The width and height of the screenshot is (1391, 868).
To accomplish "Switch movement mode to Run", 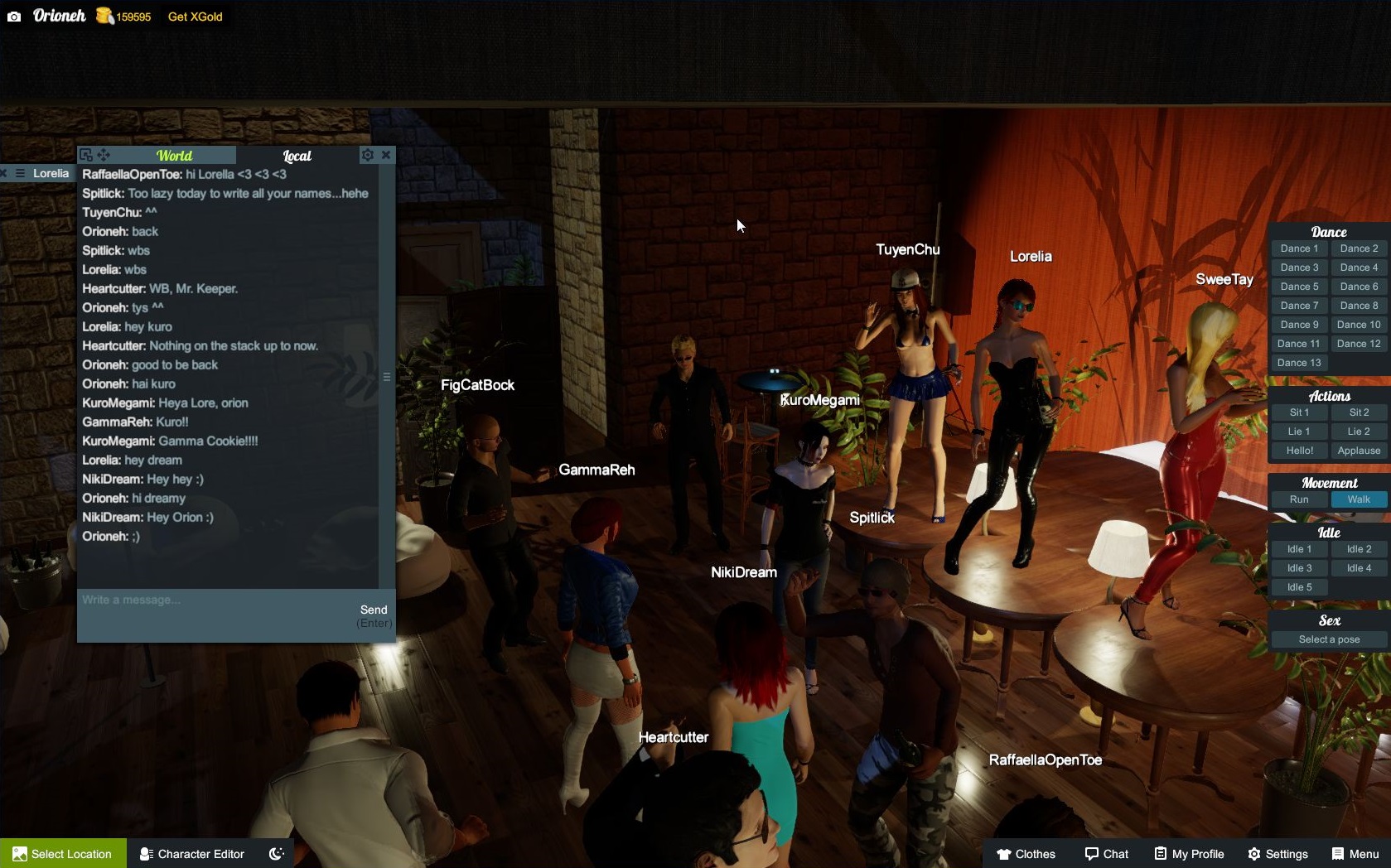I will (x=1298, y=499).
